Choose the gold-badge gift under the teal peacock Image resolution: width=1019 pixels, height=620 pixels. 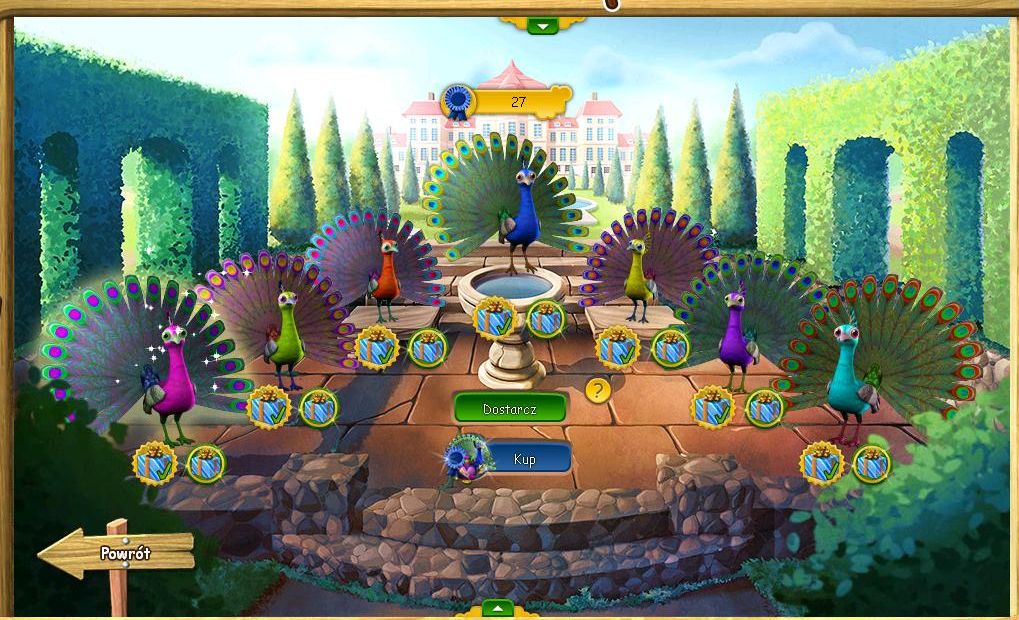[821, 463]
